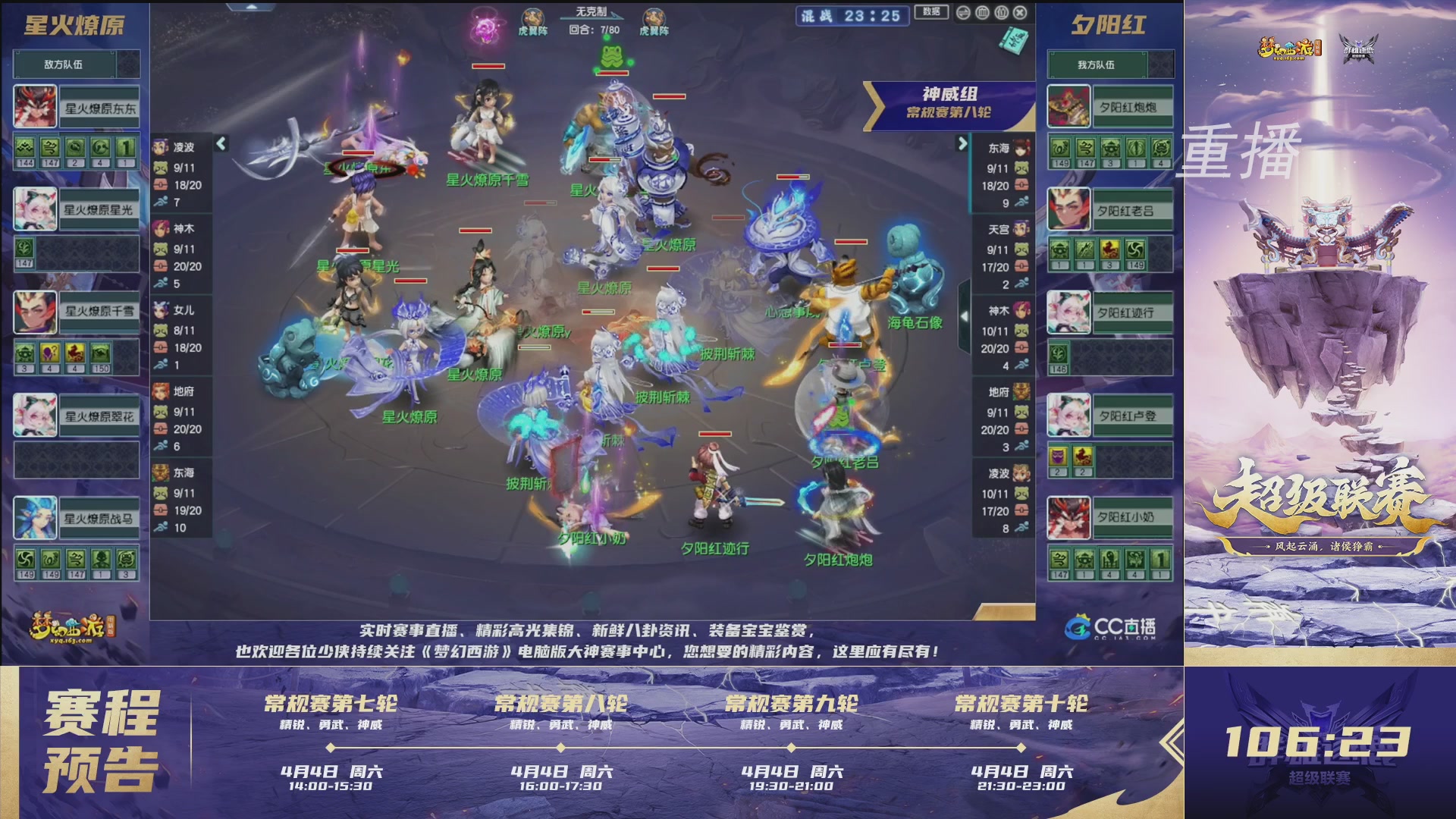
Task: Select the exchange circular icon in the top-right toolbar
Action: tap(963, 12)
